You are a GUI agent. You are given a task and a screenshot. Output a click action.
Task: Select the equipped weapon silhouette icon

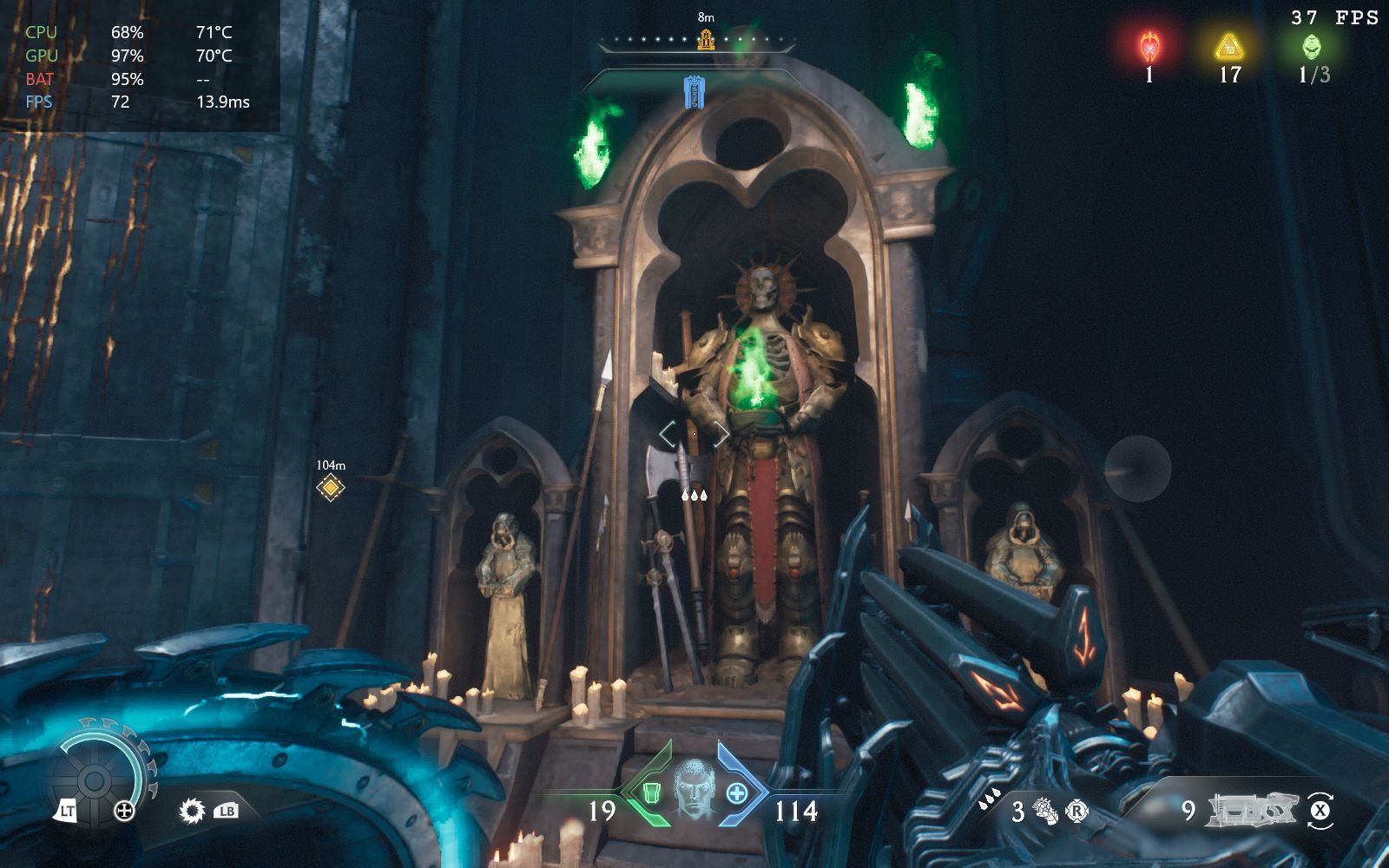(x=1253, y=810)
